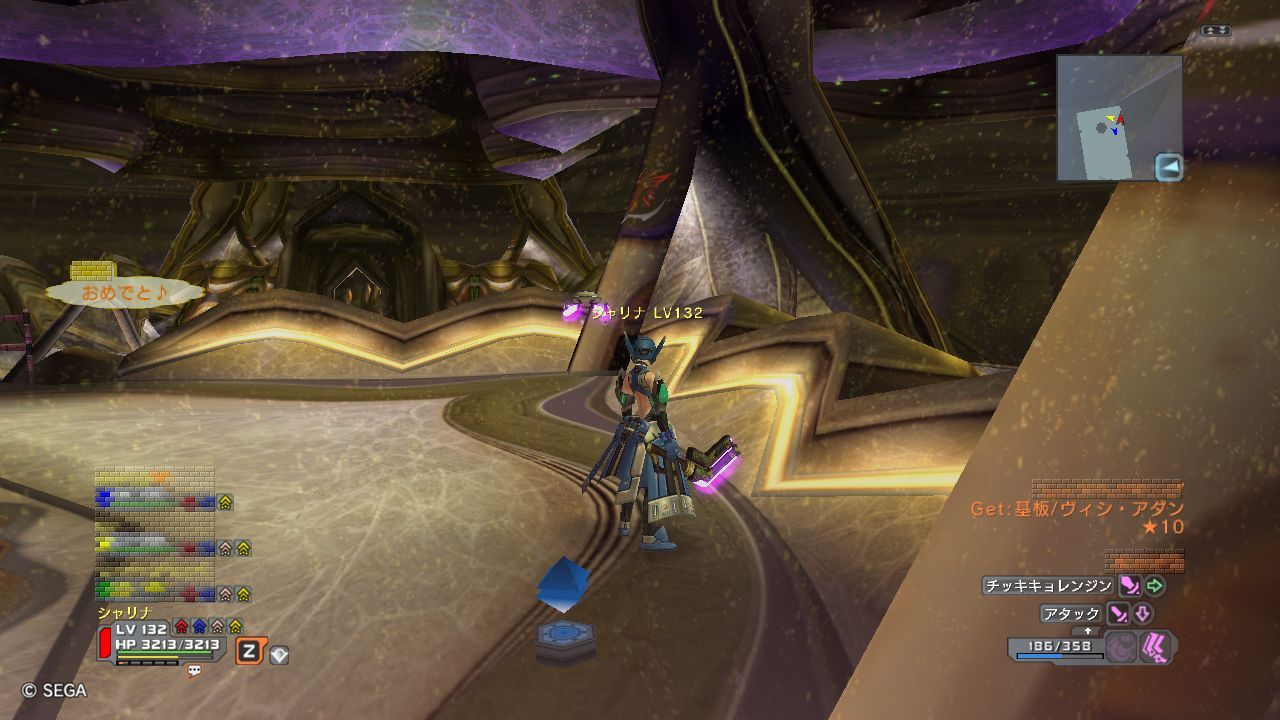
Task: Click the green right-arrow action icon
Action: tap(1155, 586)
